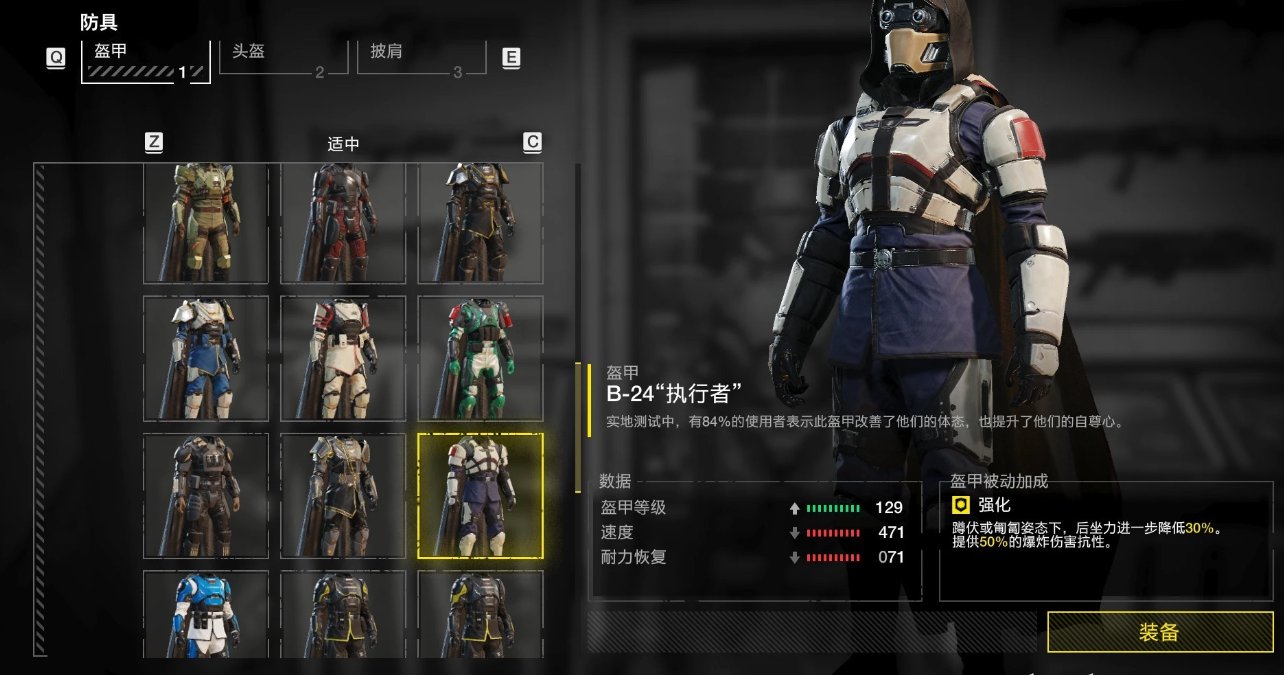Switch to the 头盔 helmet tab

[272, 57]
